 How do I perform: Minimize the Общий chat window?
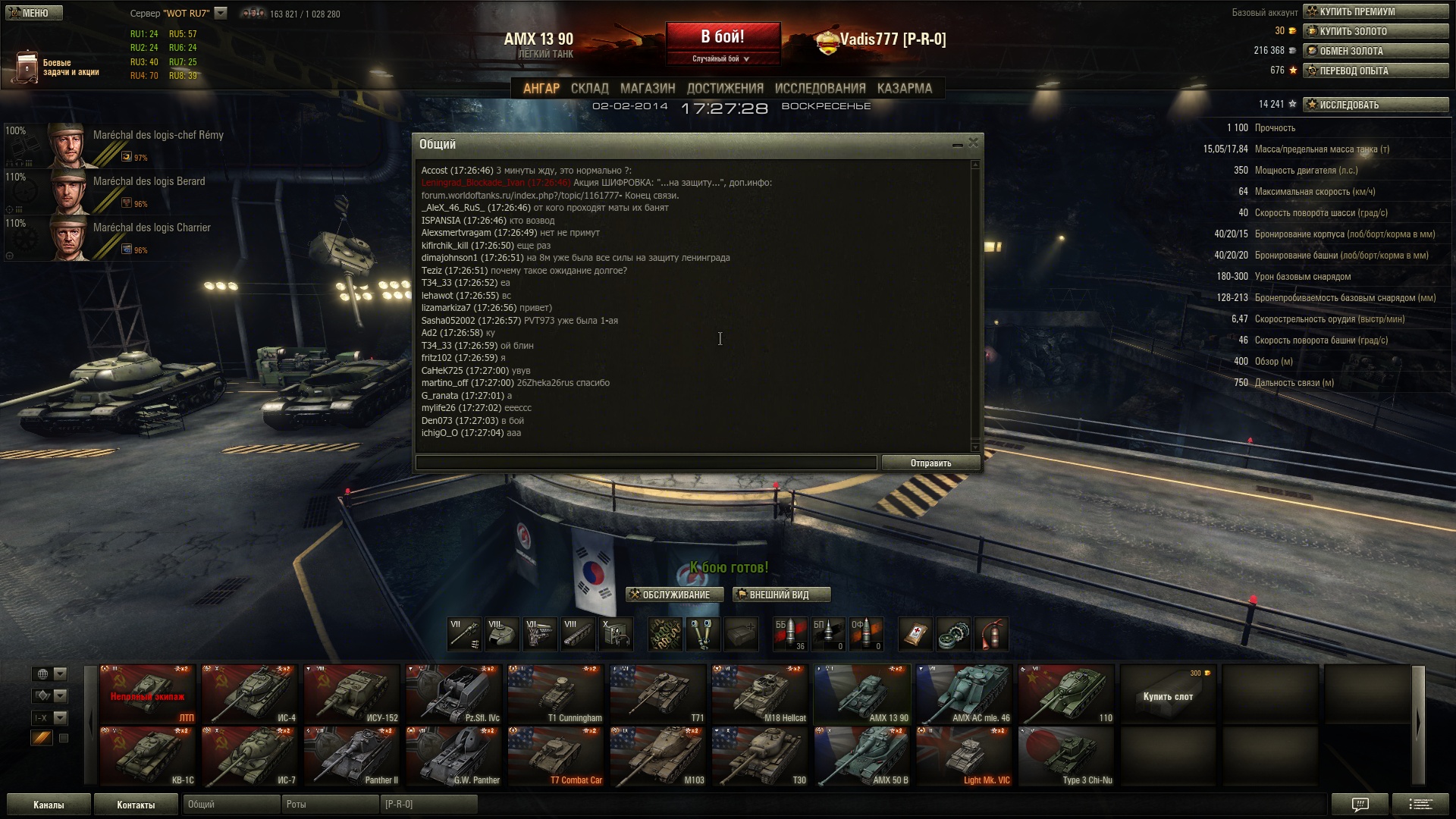(x=957, y=143)
